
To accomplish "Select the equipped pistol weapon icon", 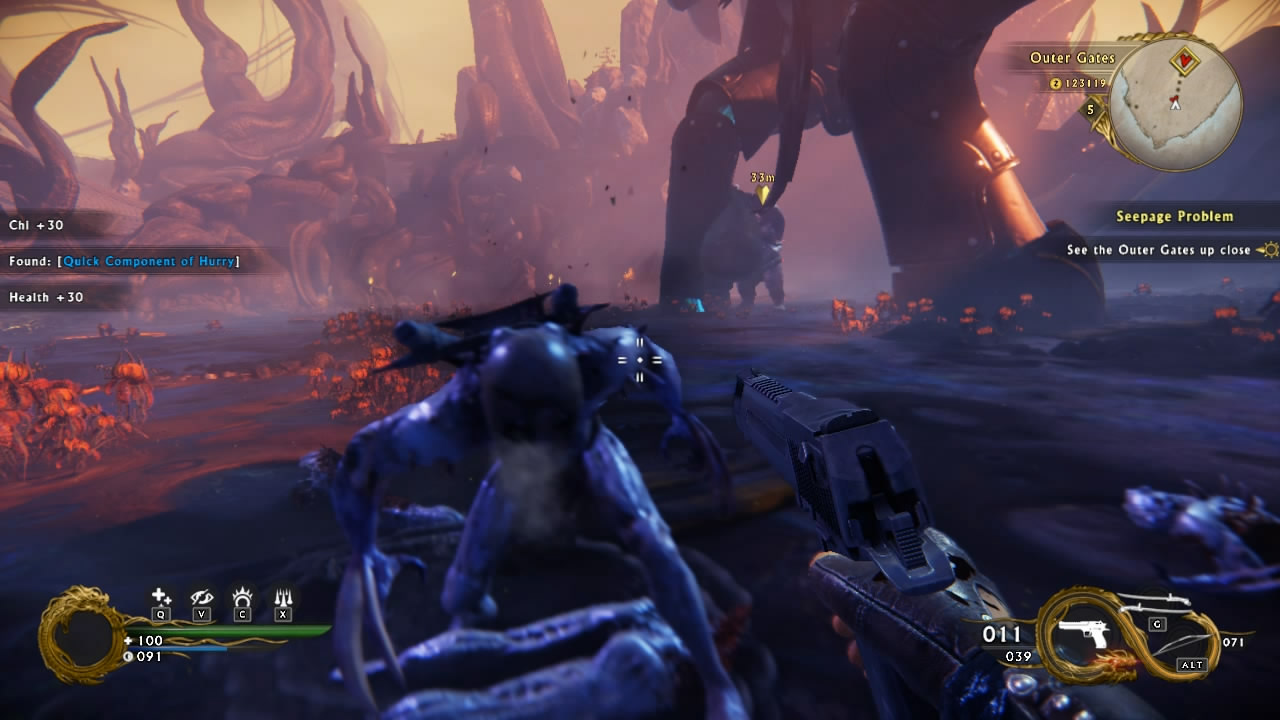I will tap(1083, 634).
